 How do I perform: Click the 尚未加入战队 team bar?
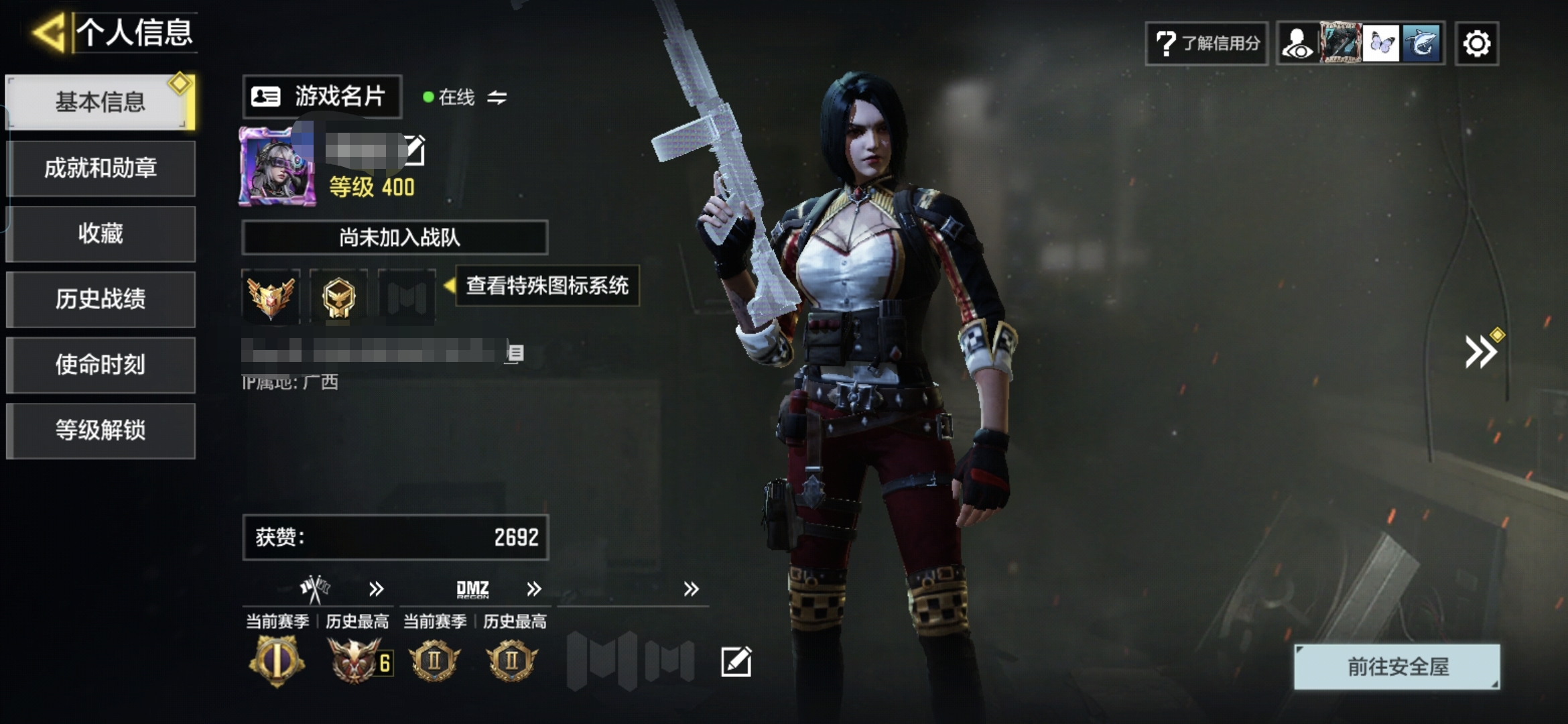395,237
